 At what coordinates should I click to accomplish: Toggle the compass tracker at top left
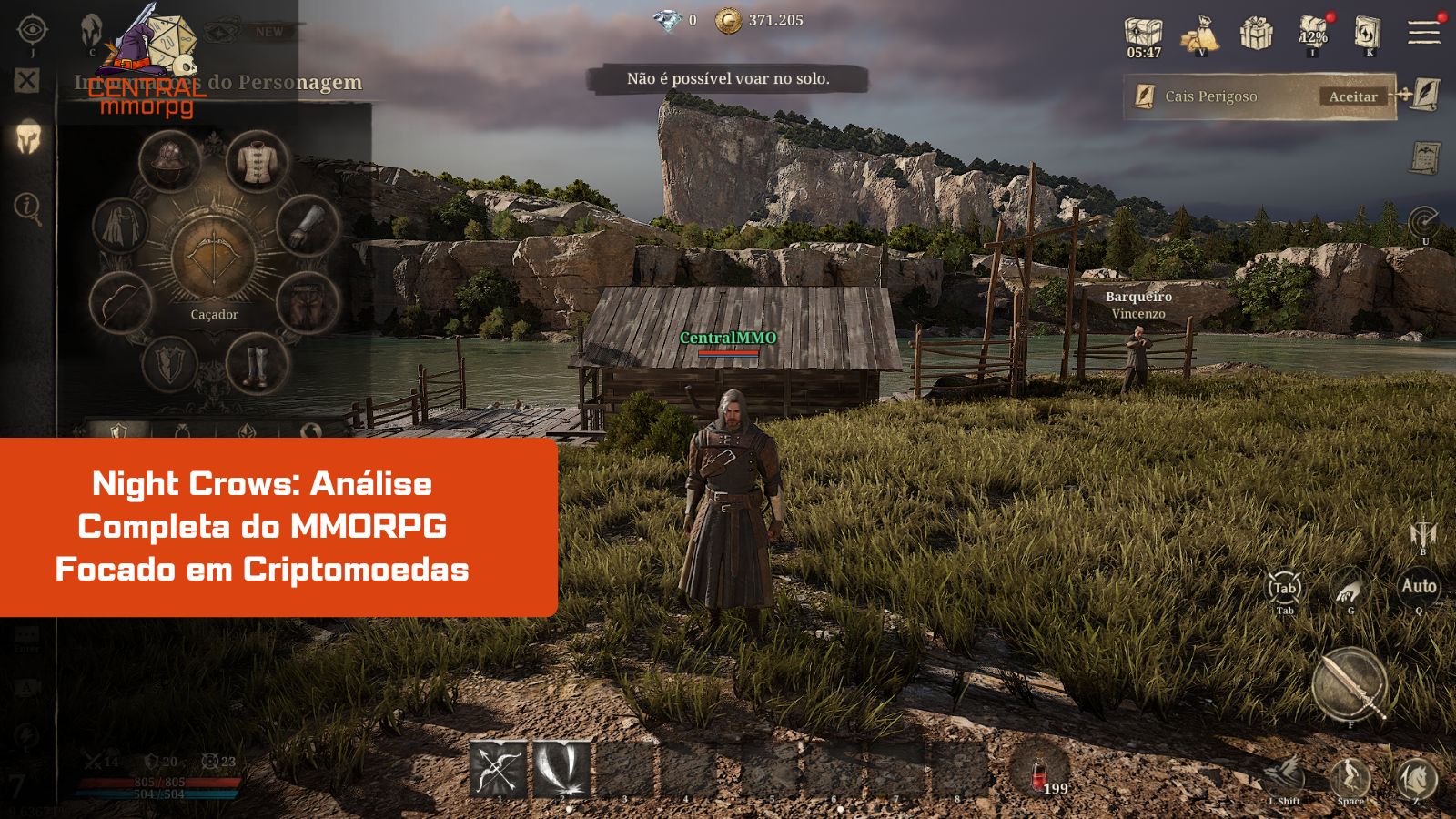(35, 29)
